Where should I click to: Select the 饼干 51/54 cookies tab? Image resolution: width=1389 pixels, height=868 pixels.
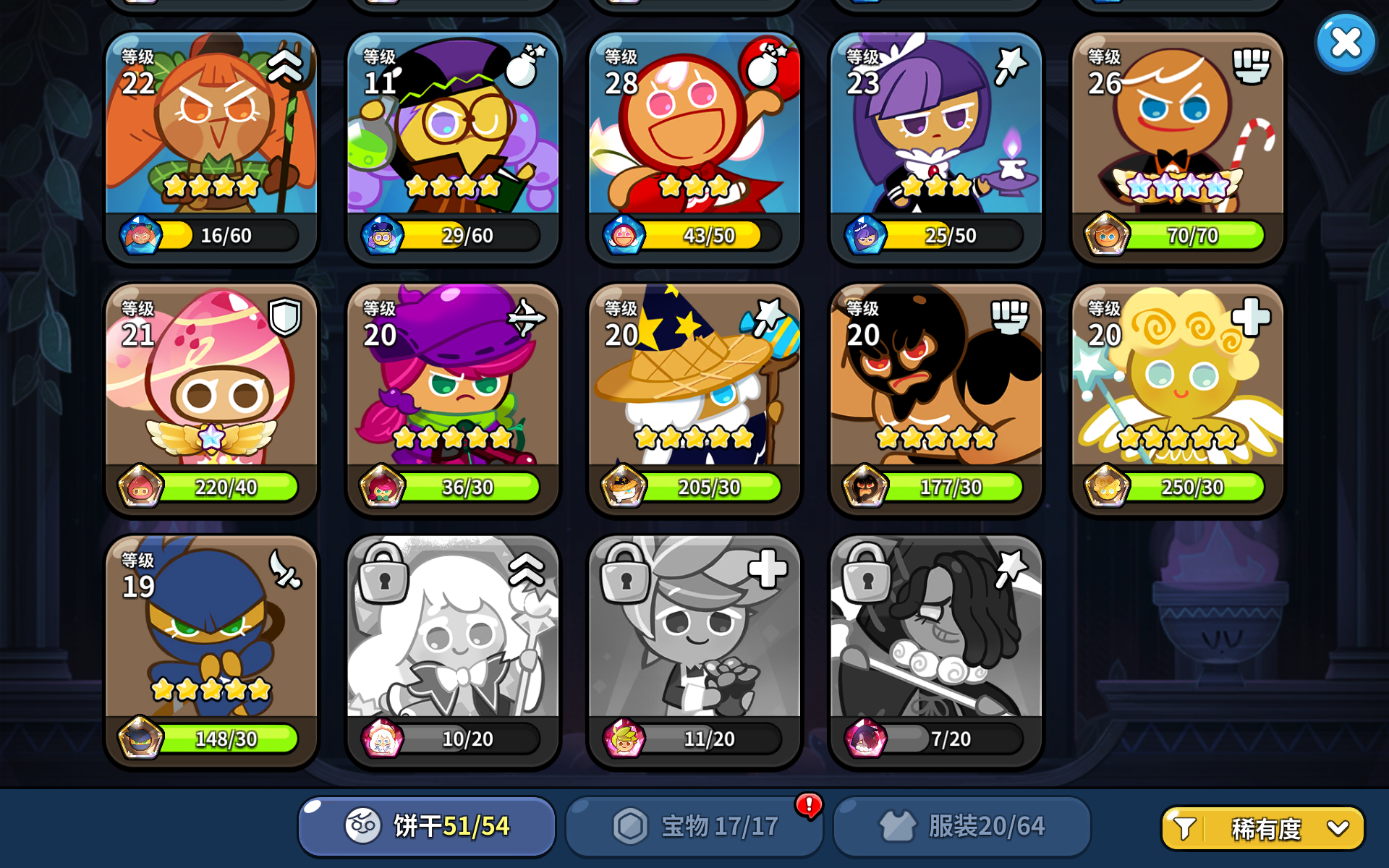[425, 825]
